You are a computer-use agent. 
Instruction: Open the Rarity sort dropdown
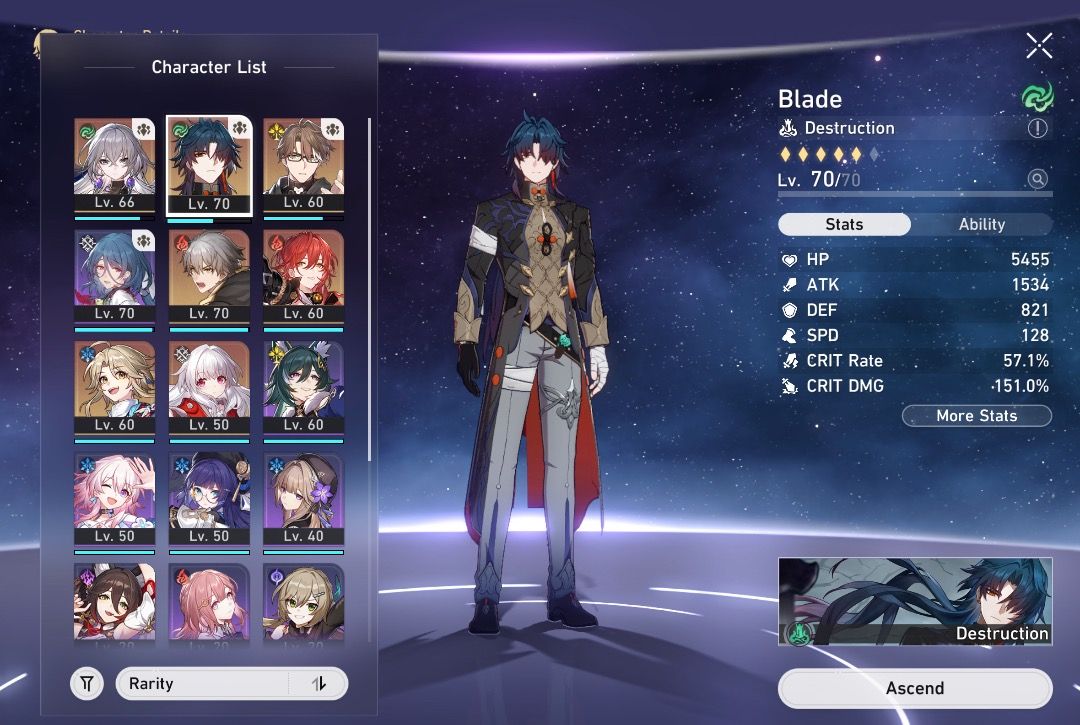(232, 684)
